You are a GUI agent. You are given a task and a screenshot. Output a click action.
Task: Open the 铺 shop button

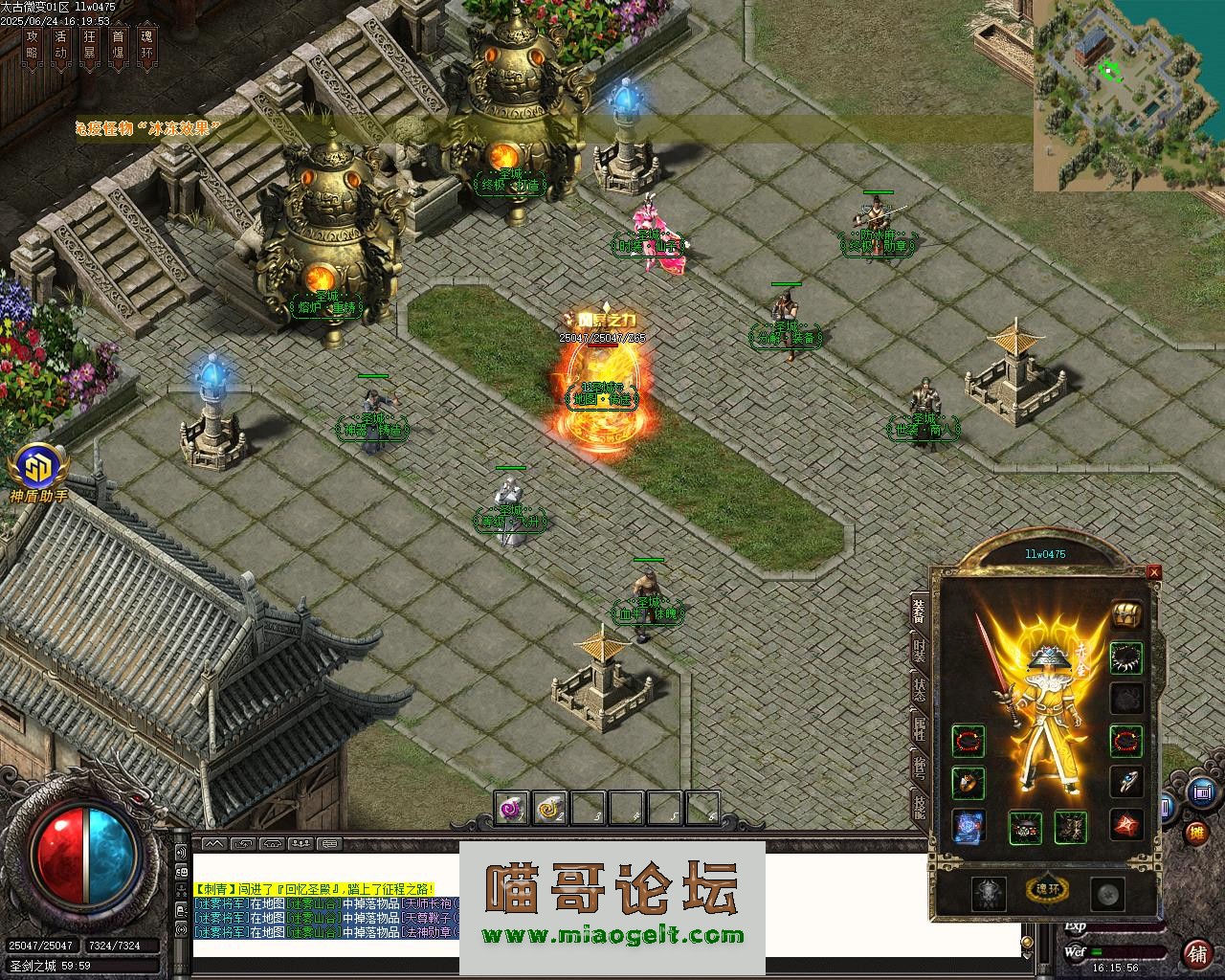coord(1197,953)
